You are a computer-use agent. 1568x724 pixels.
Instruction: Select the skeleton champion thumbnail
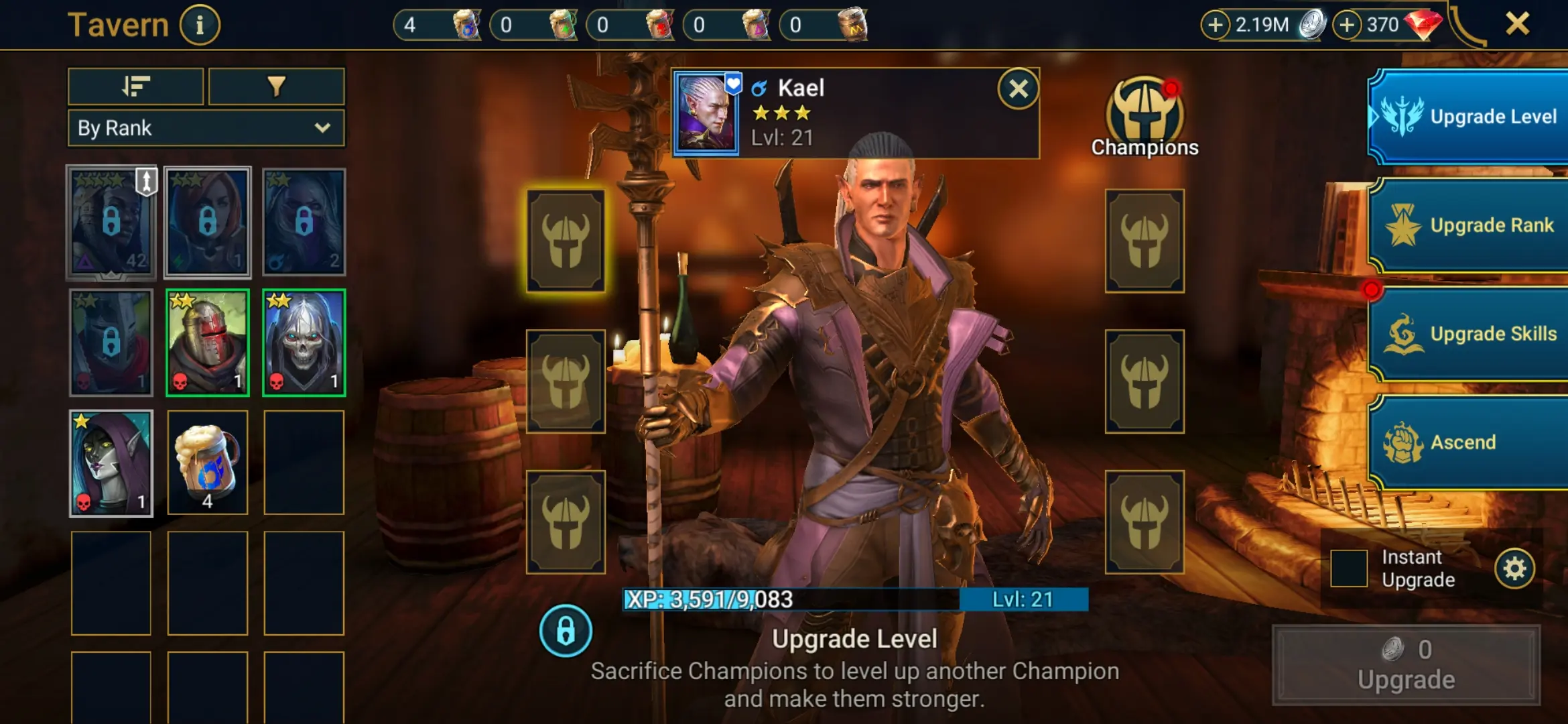click(x=304, y=342)
